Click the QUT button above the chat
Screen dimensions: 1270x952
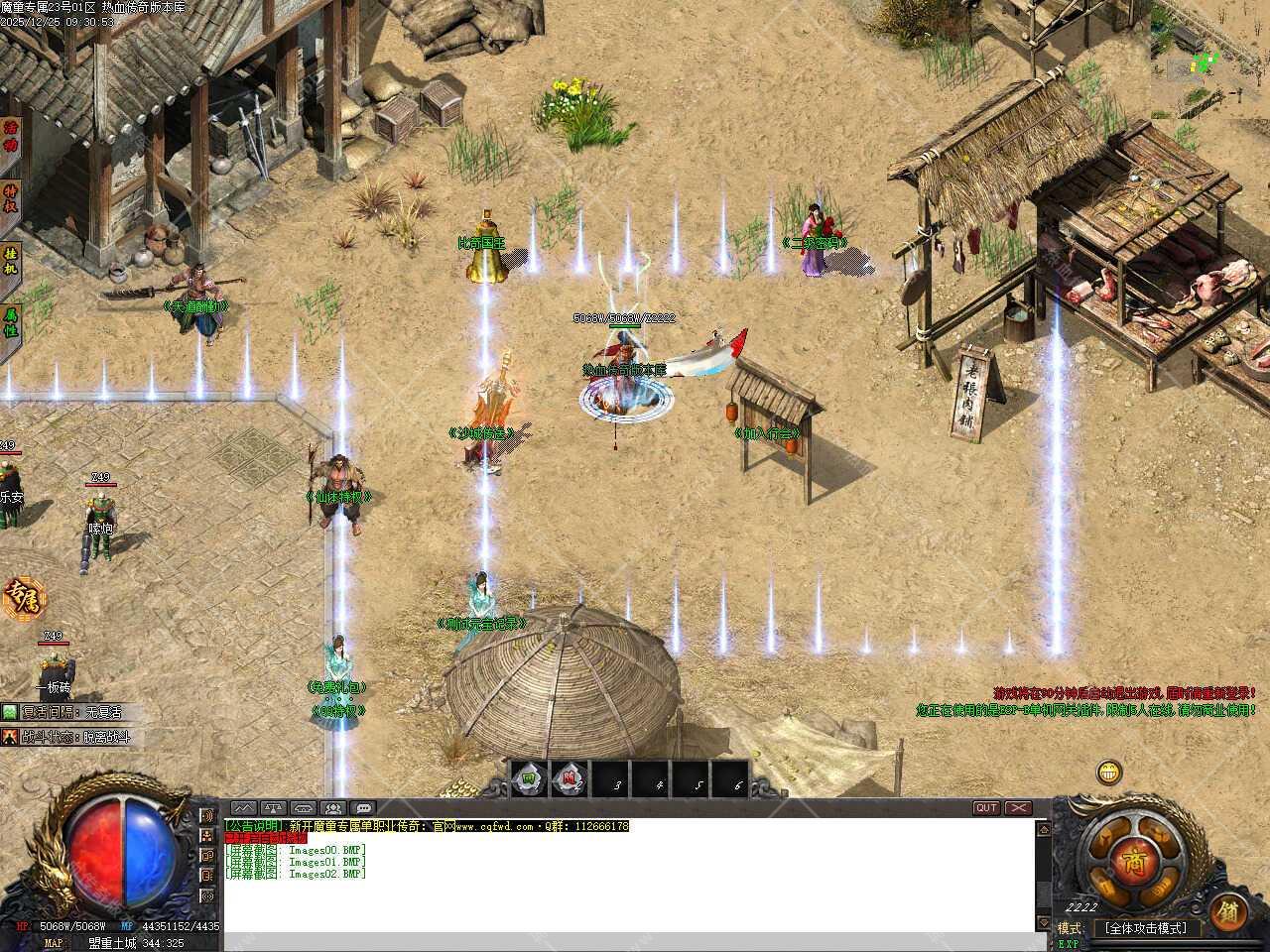[986, 808]
